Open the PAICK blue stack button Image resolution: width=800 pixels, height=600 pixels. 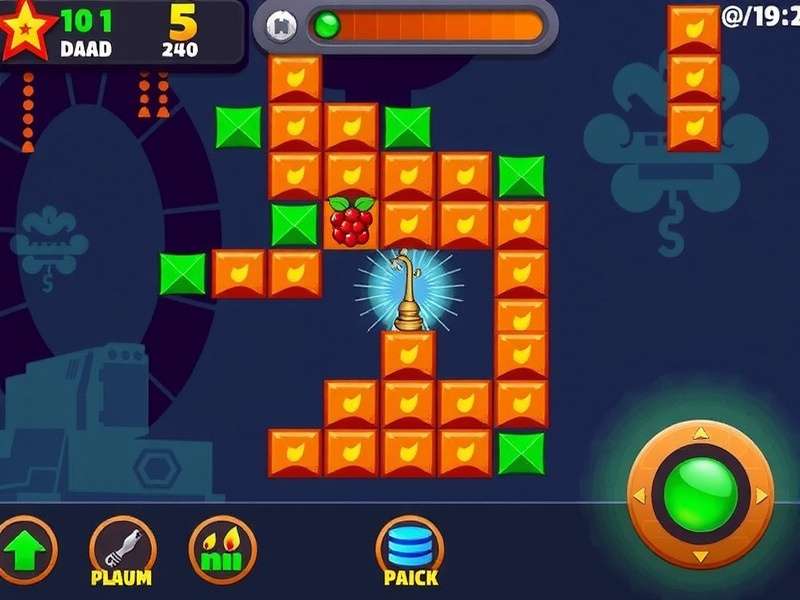tap(410, 549)
